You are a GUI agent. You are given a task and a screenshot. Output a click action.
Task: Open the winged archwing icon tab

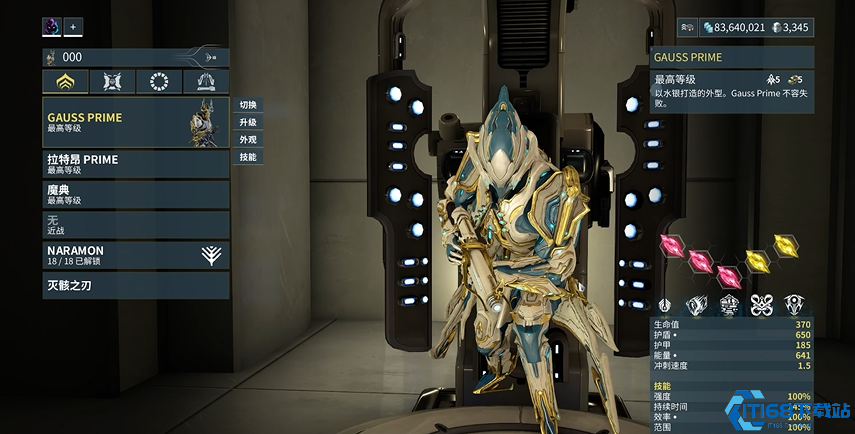[x=205, y=82]
